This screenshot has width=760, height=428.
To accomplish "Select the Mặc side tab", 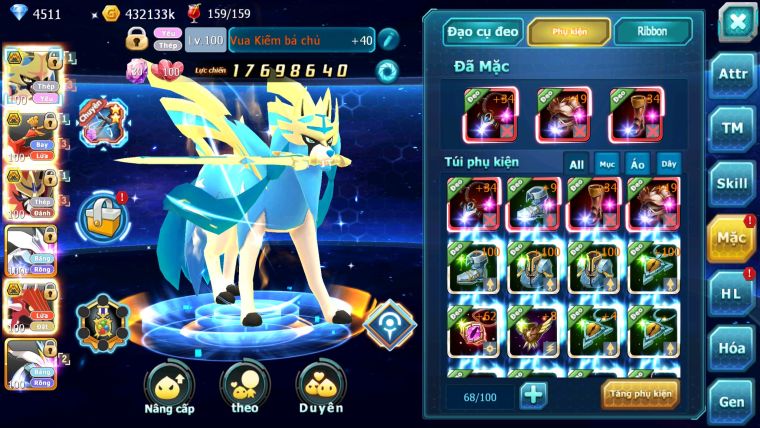I will (x=731, y=238).
